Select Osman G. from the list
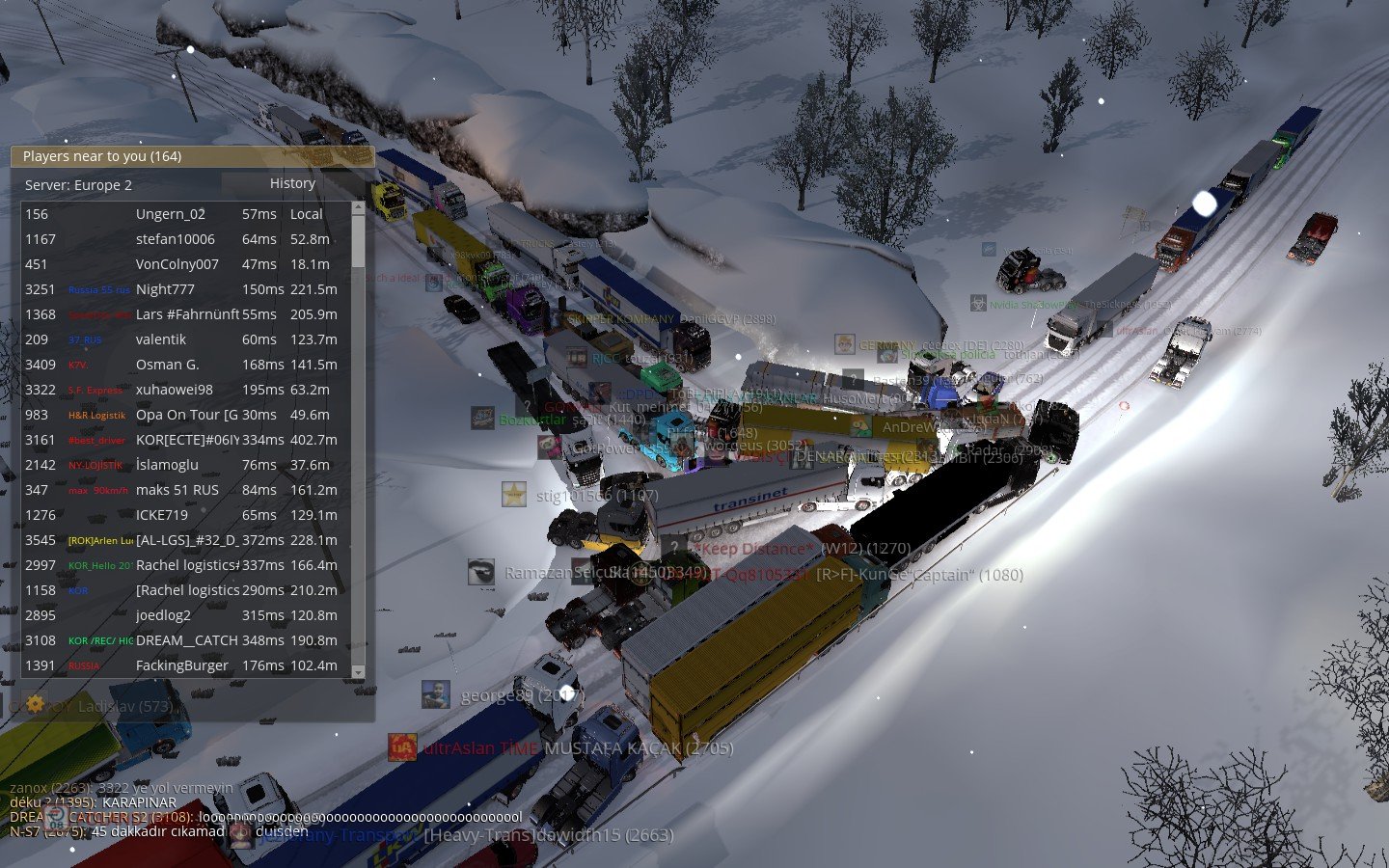 coord(168,365)
